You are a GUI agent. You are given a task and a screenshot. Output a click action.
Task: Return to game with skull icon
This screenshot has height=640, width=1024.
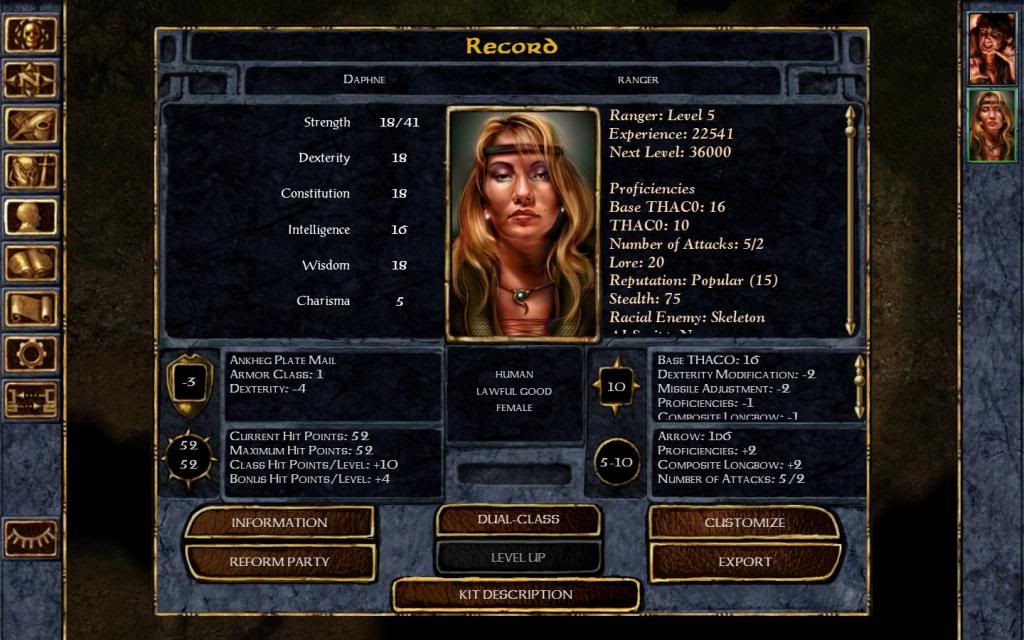tap(31, 34)
